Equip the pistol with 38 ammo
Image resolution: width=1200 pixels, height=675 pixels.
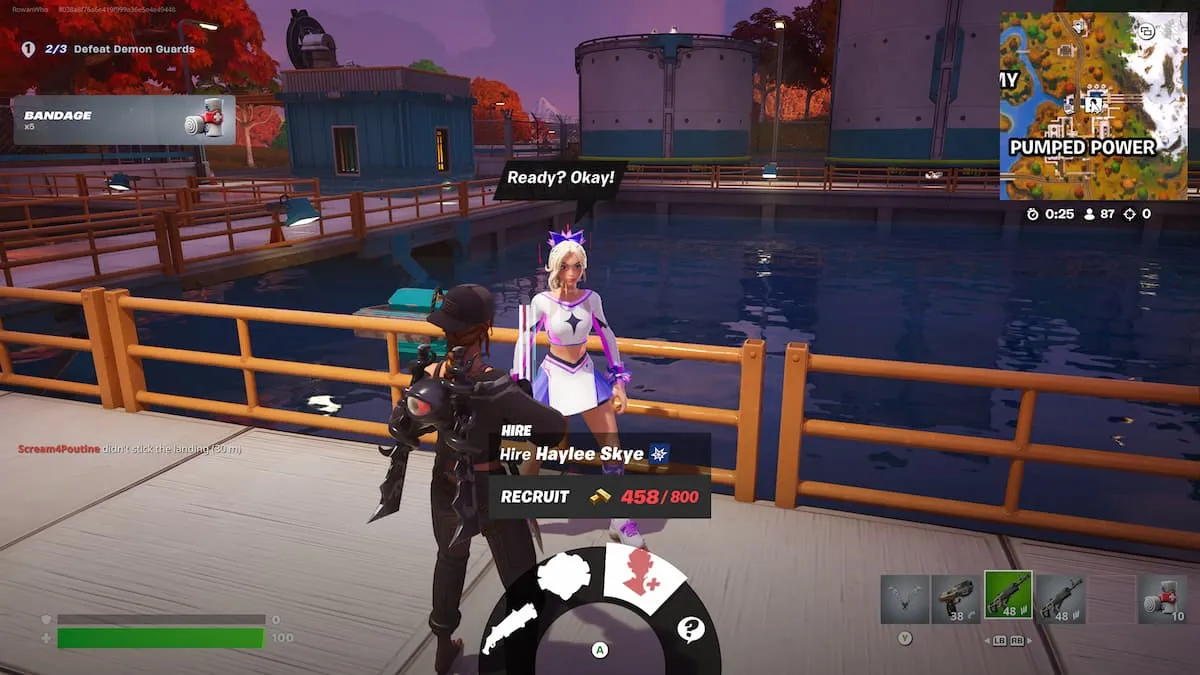coord(956,599)
